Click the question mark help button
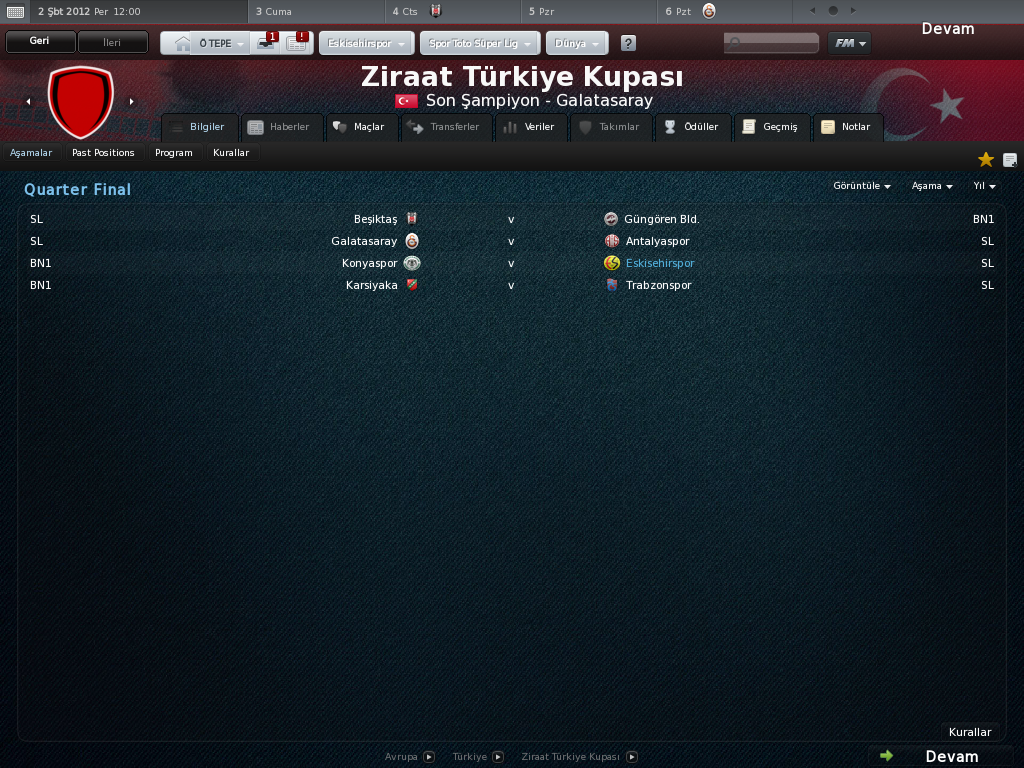The height and width of the screenshot is (768, 1024). (628, 44)
